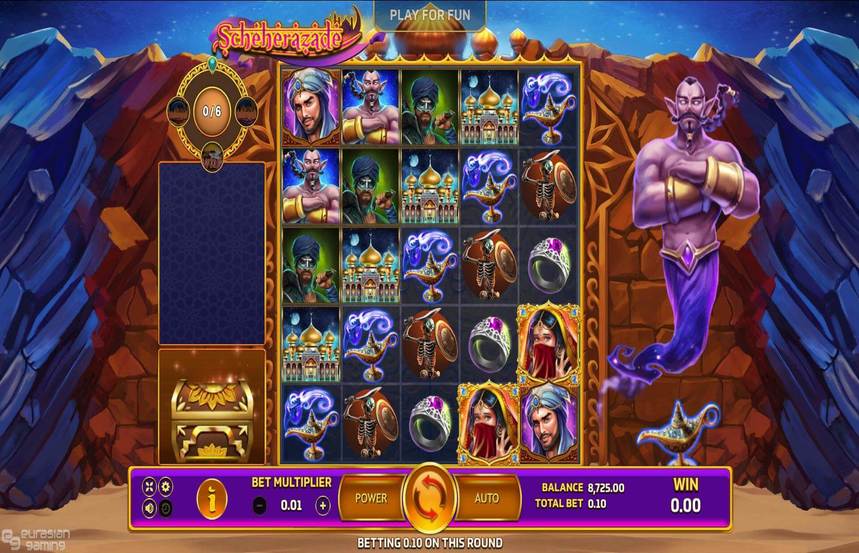Activate the POWER button
Viewport: 859px width, 553px height.
click(x=370, y=497)
